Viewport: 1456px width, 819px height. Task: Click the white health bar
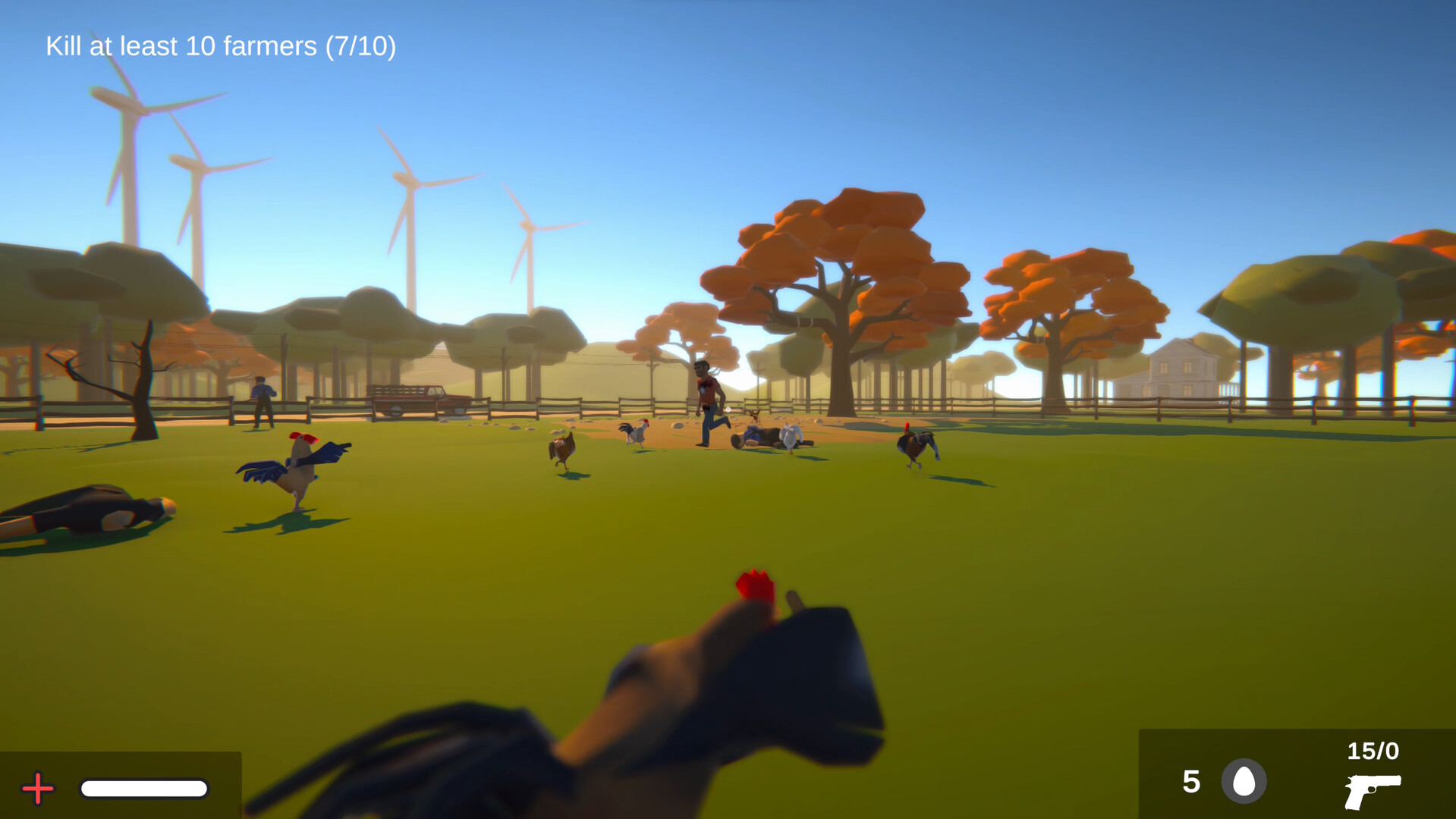tap(144, 789)
